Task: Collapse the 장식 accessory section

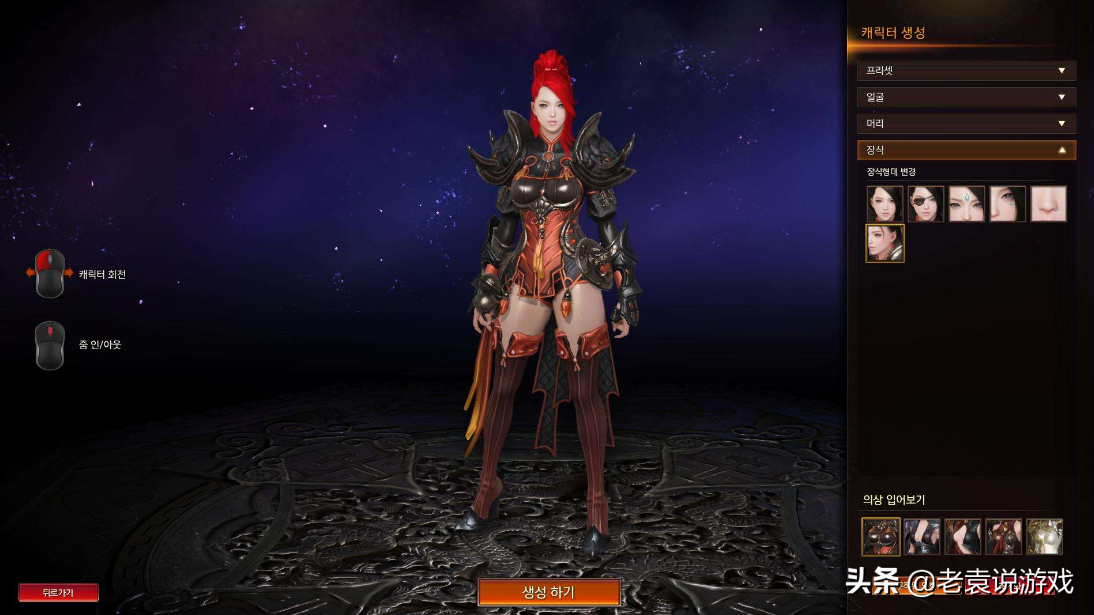Action: 966,150
